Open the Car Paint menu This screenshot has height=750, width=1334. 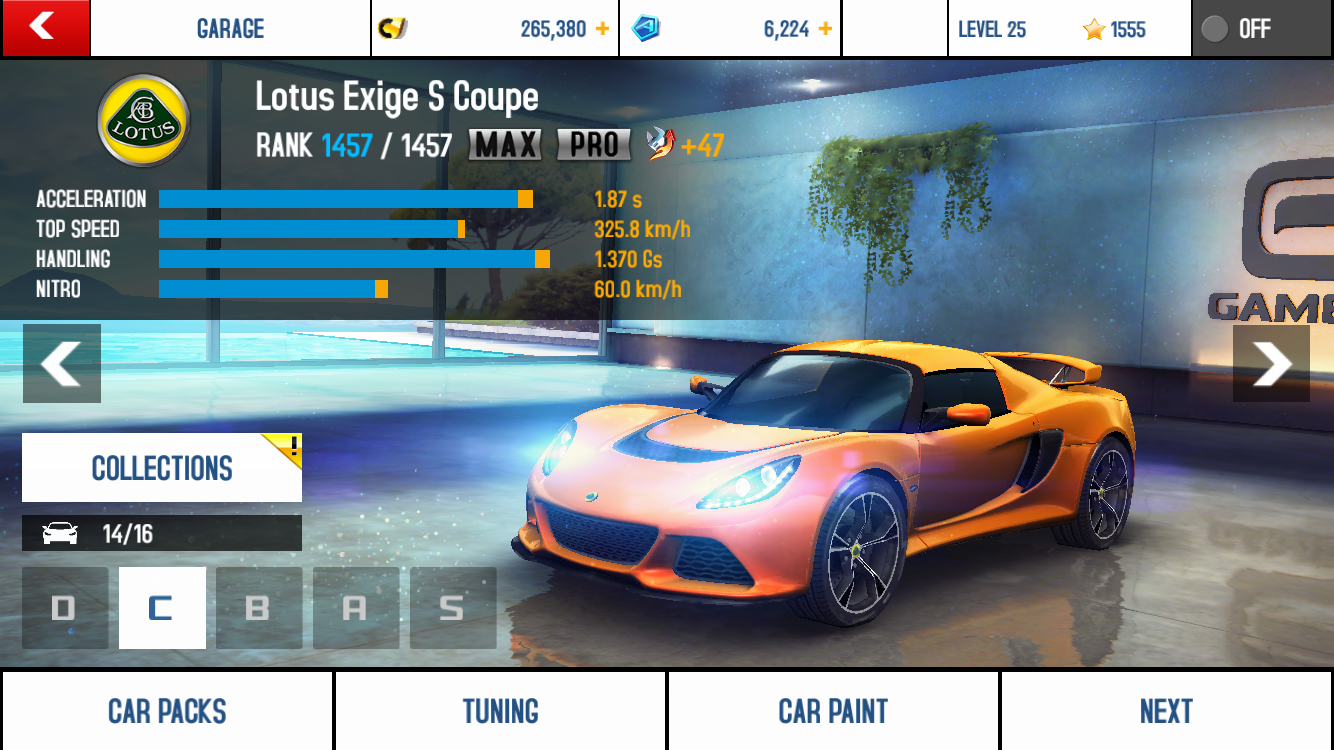[833, 711]
